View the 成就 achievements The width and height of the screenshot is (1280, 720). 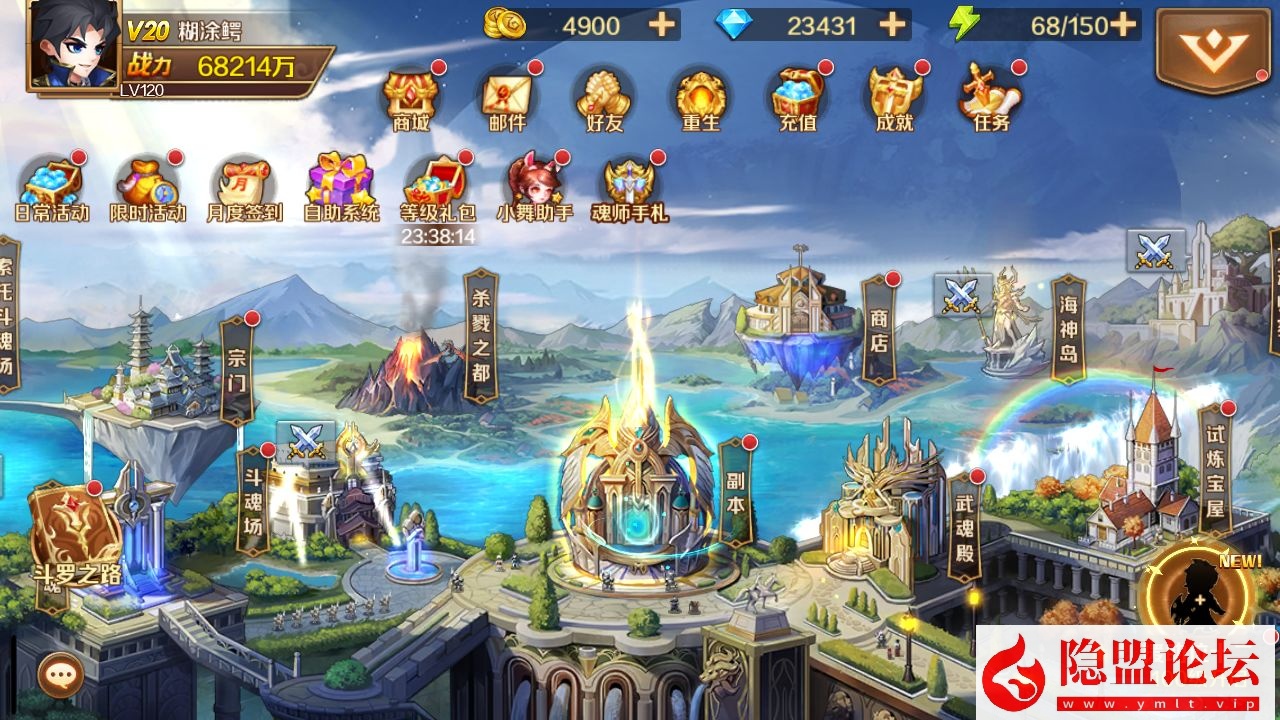pos(893,100)
